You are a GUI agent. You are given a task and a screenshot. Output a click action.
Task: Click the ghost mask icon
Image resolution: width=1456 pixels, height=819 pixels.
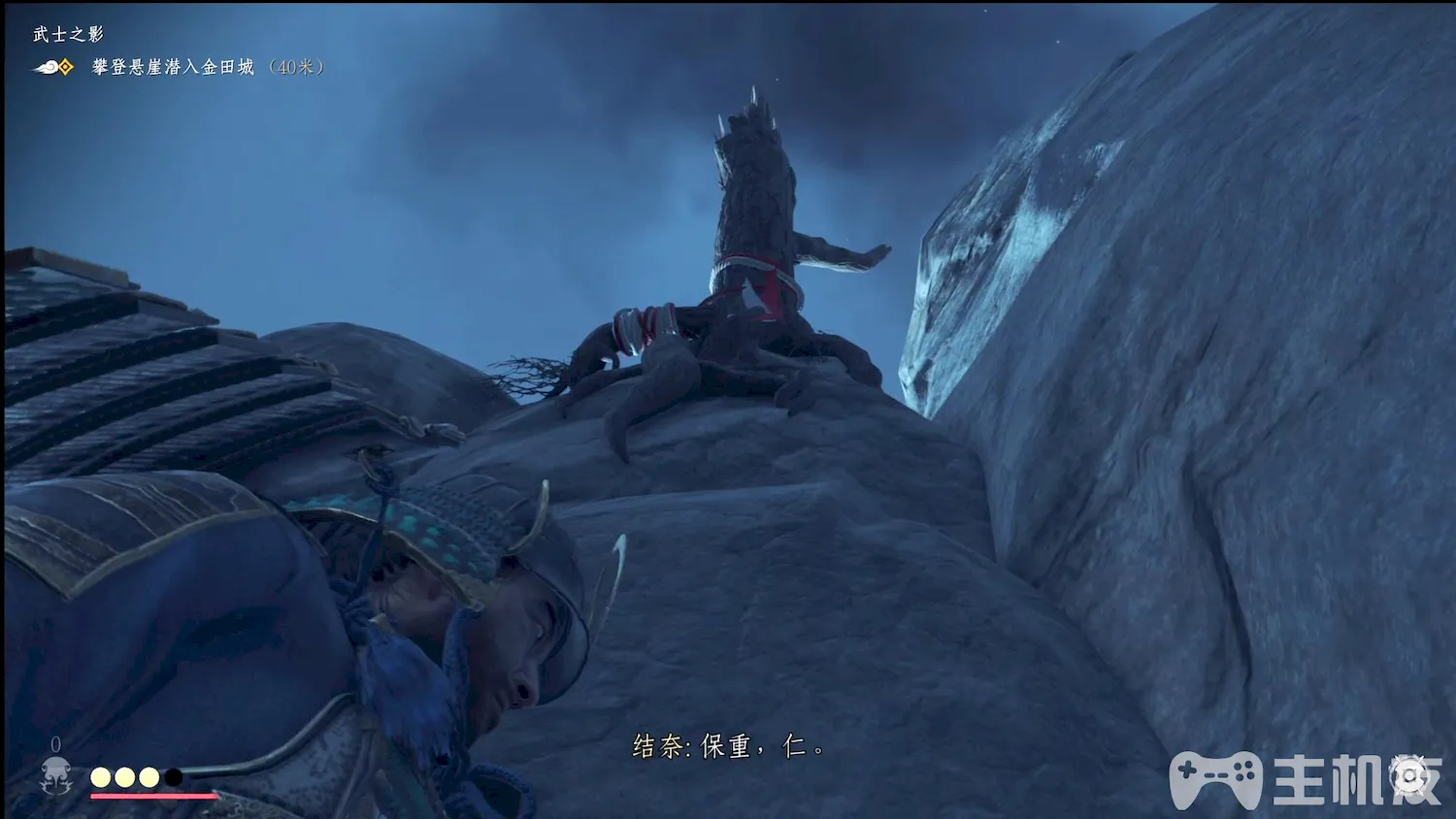56,776
